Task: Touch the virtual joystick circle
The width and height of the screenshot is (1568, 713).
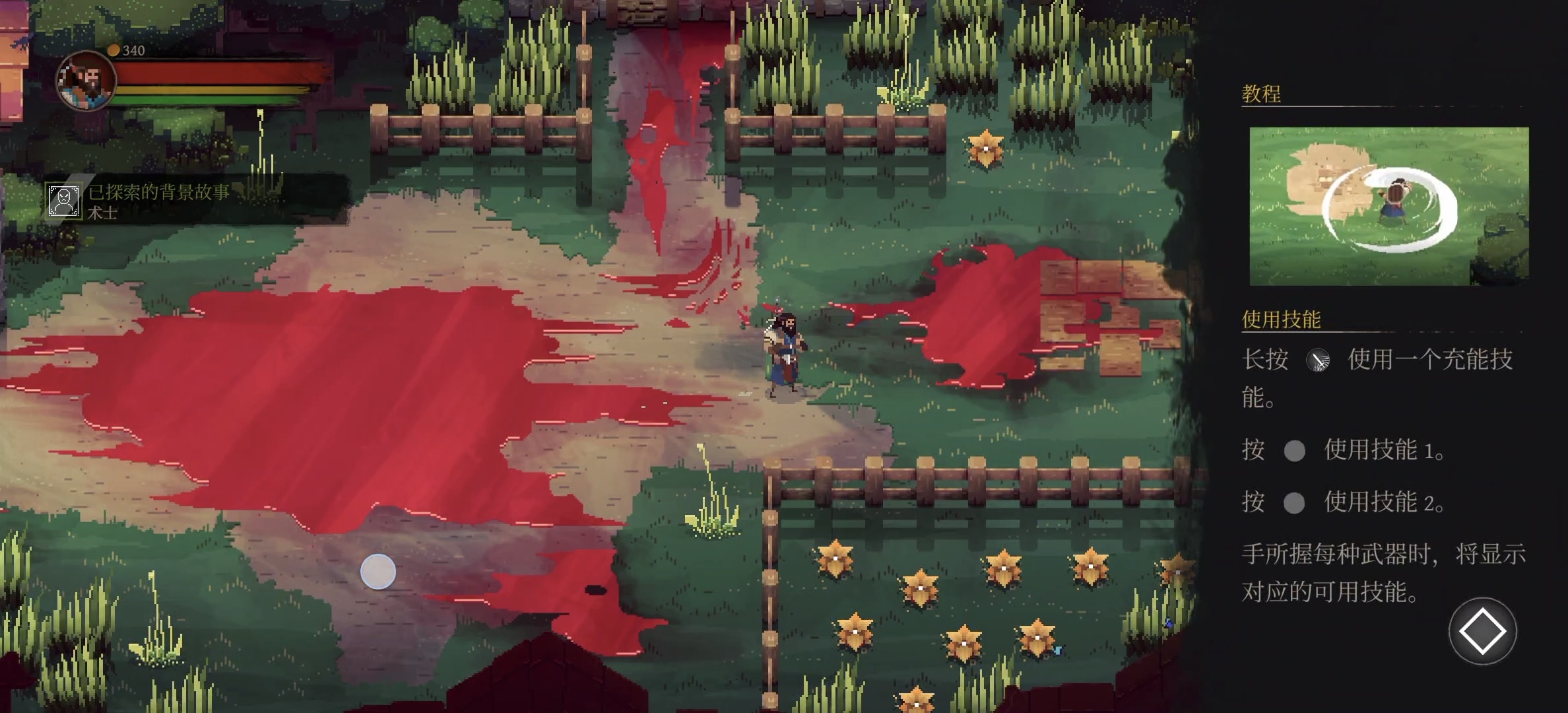Action: [378, 571]
